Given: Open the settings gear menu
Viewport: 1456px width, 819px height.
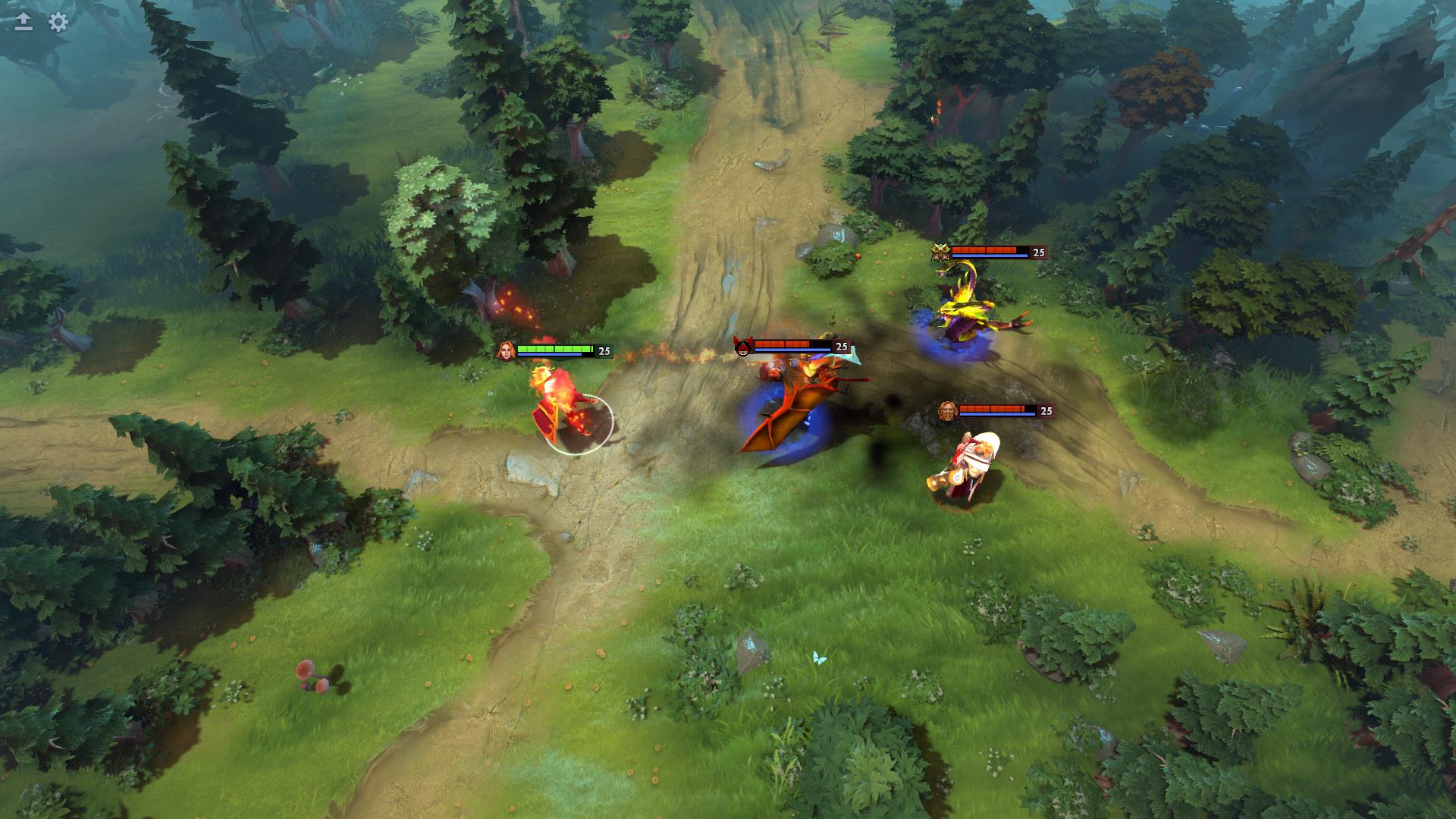Looking at the screenshot, I should (58, 22).
